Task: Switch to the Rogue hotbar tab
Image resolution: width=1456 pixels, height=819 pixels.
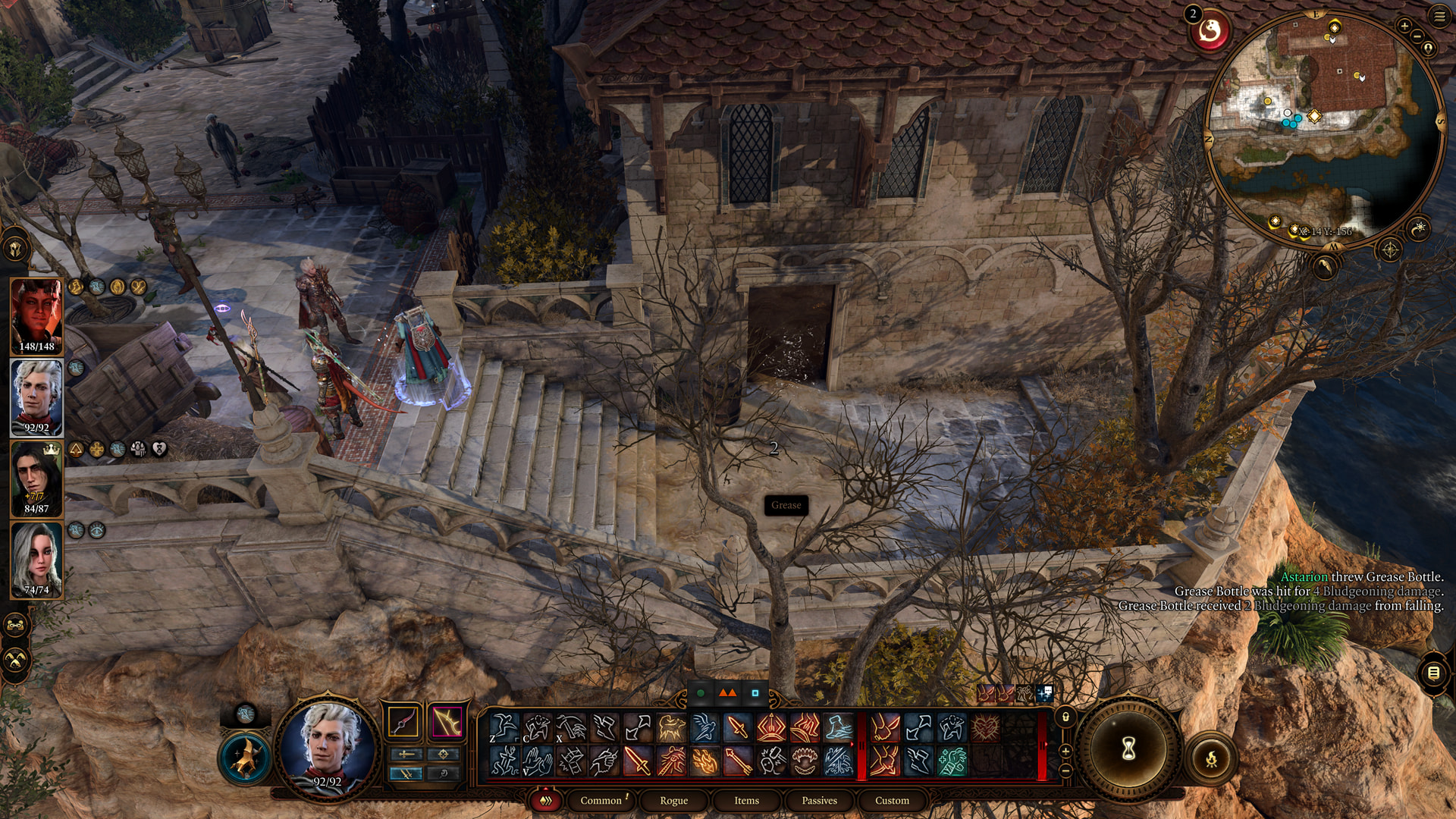Action: pyautogui.click(x=673, y=800)
